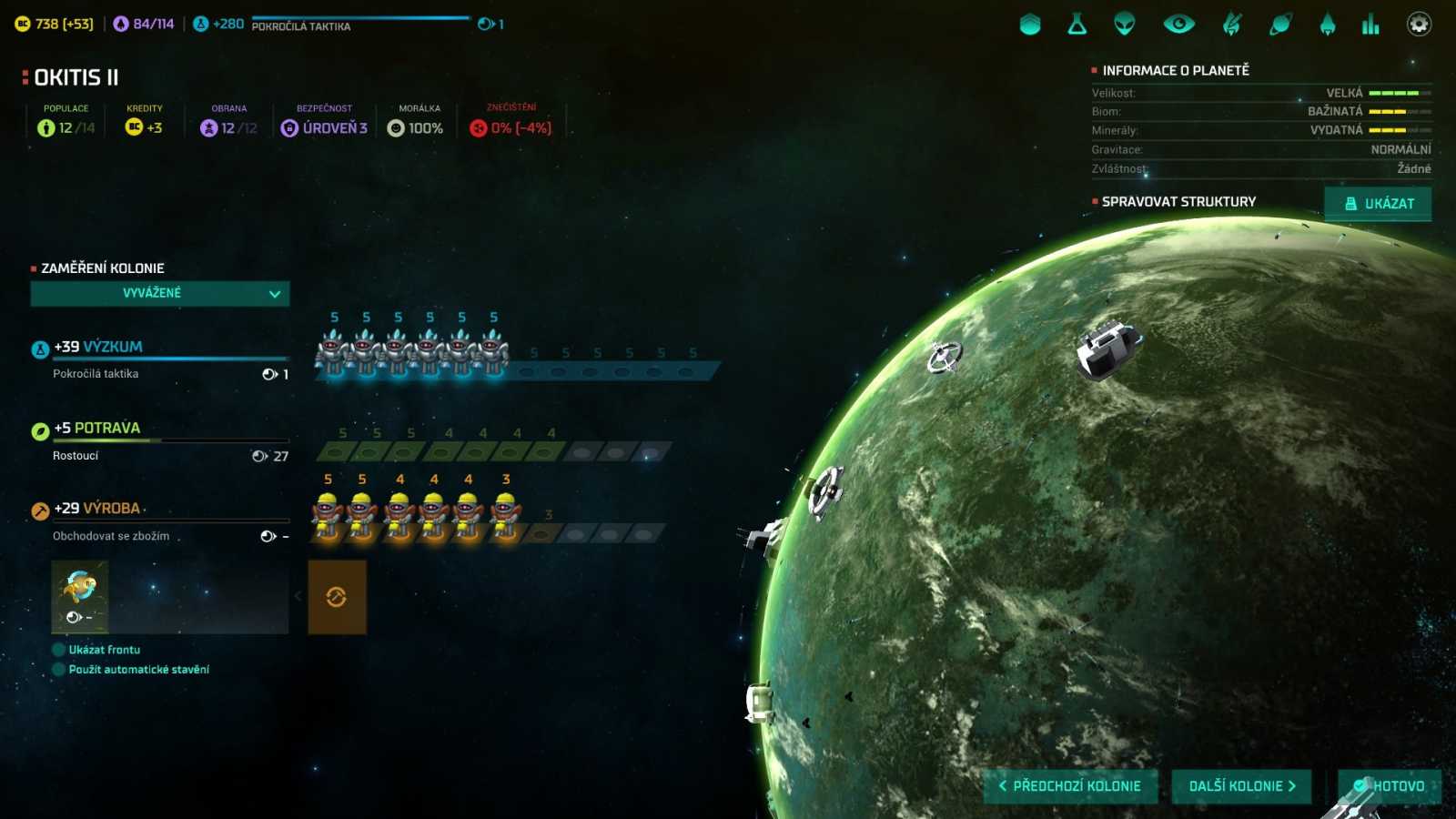Select the trade goods production queue item
Viewport: 1456px width, 819px height.
(x=80, y=596)
